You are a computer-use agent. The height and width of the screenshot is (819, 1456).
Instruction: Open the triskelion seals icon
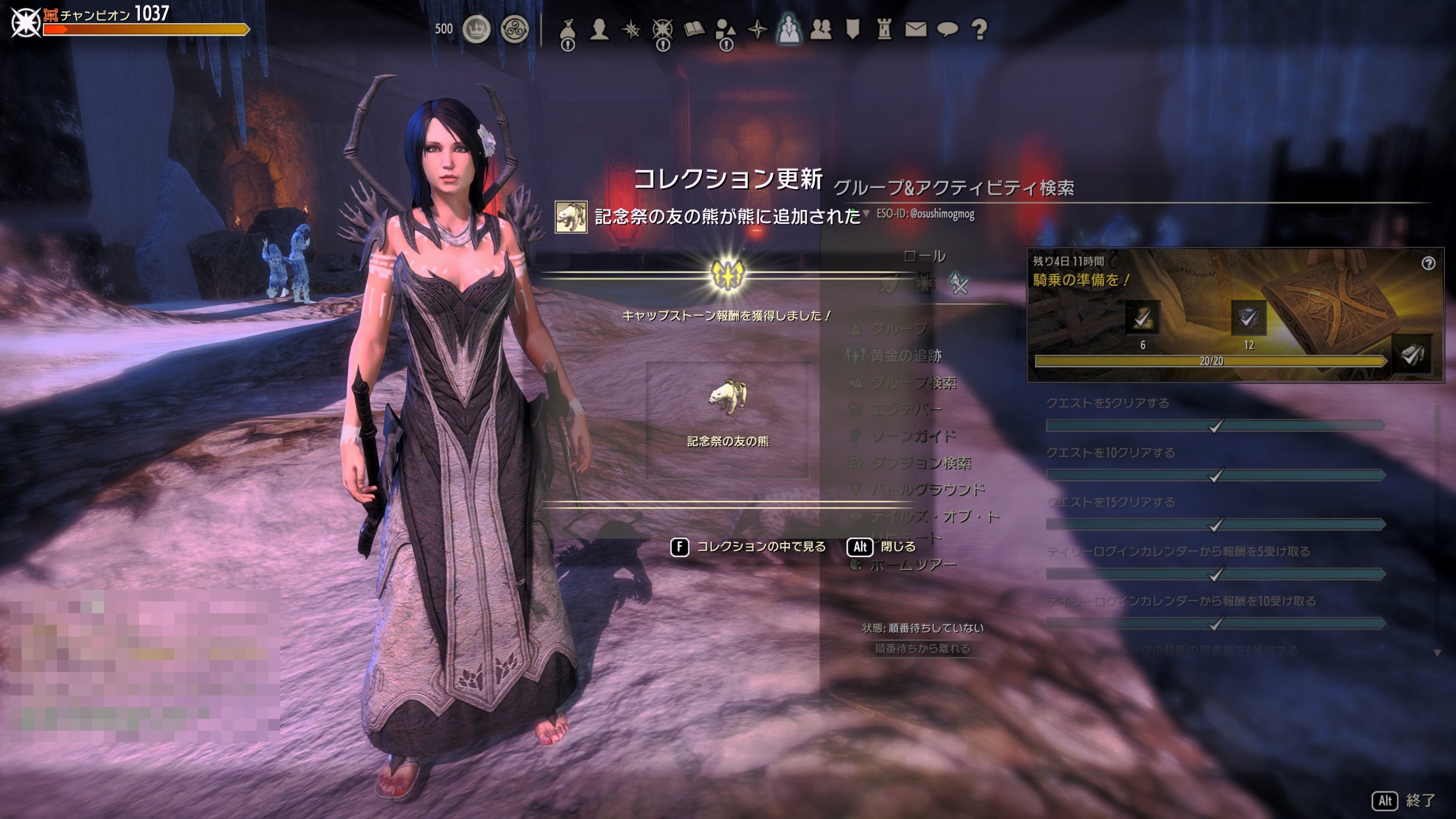tap(514, 29)
